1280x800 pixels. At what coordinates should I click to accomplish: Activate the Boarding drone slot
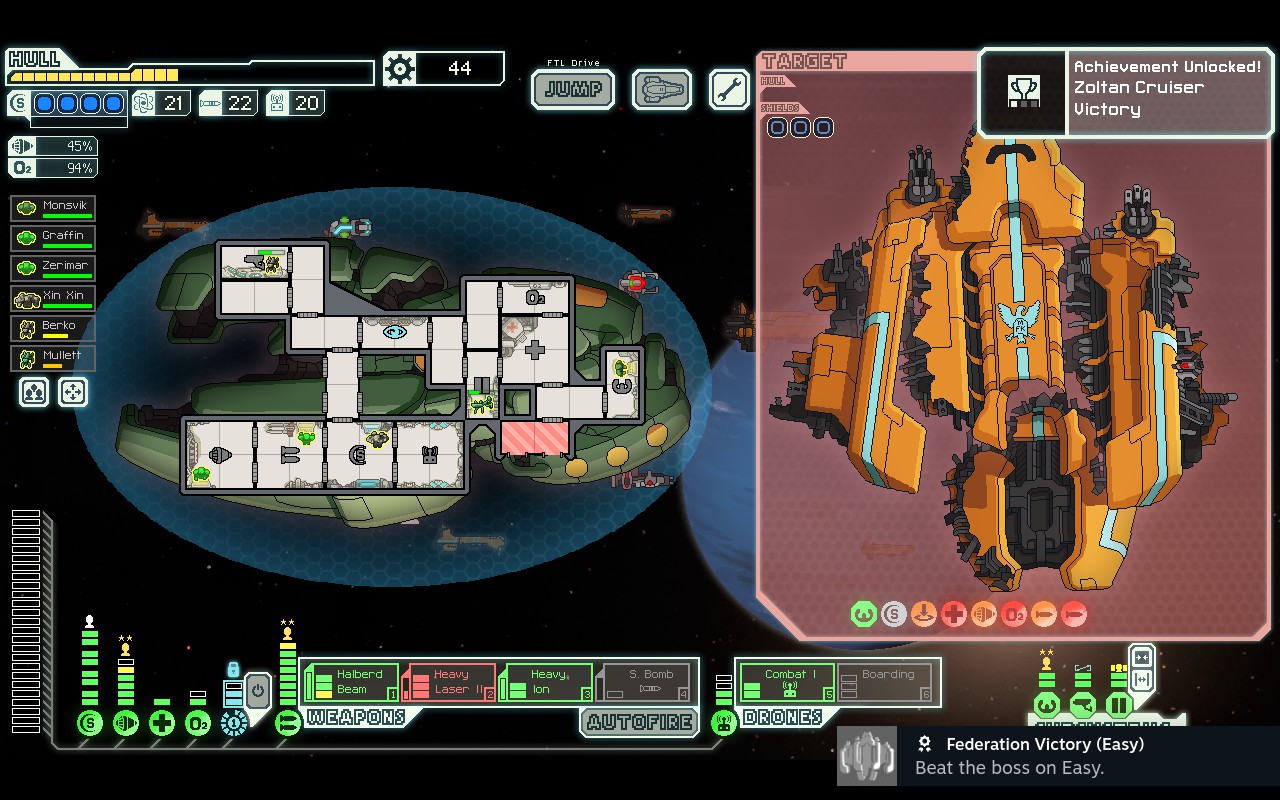(885, 682)
